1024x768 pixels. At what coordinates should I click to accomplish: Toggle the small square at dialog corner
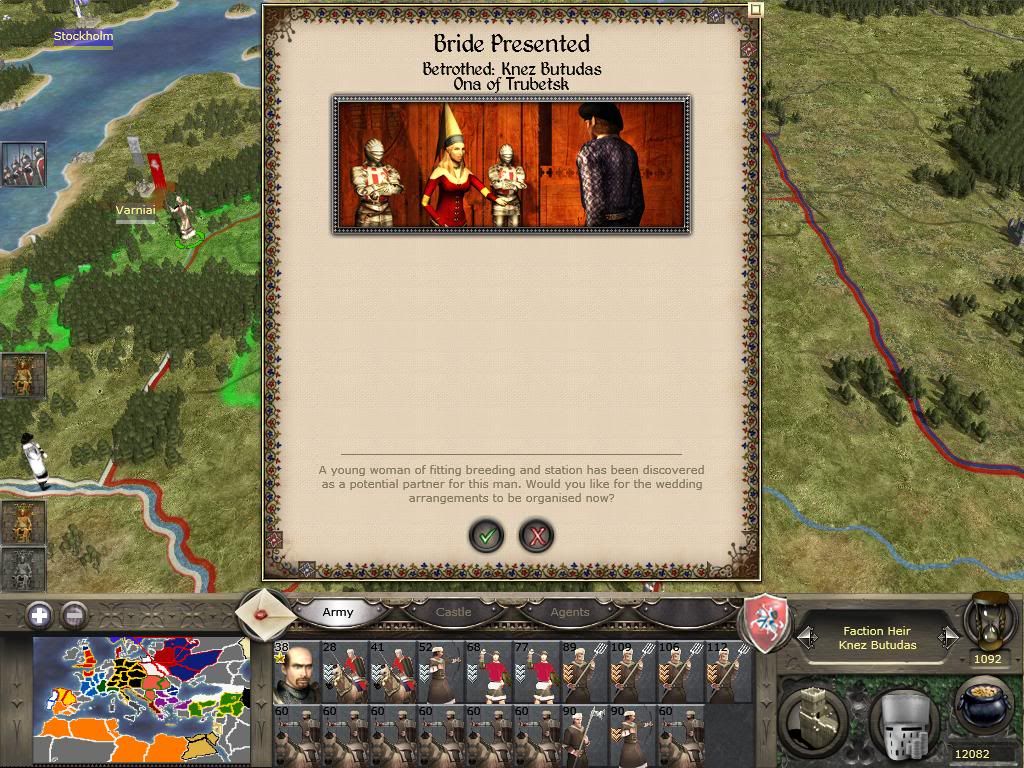pyautogui.click(x=755, y=9)
